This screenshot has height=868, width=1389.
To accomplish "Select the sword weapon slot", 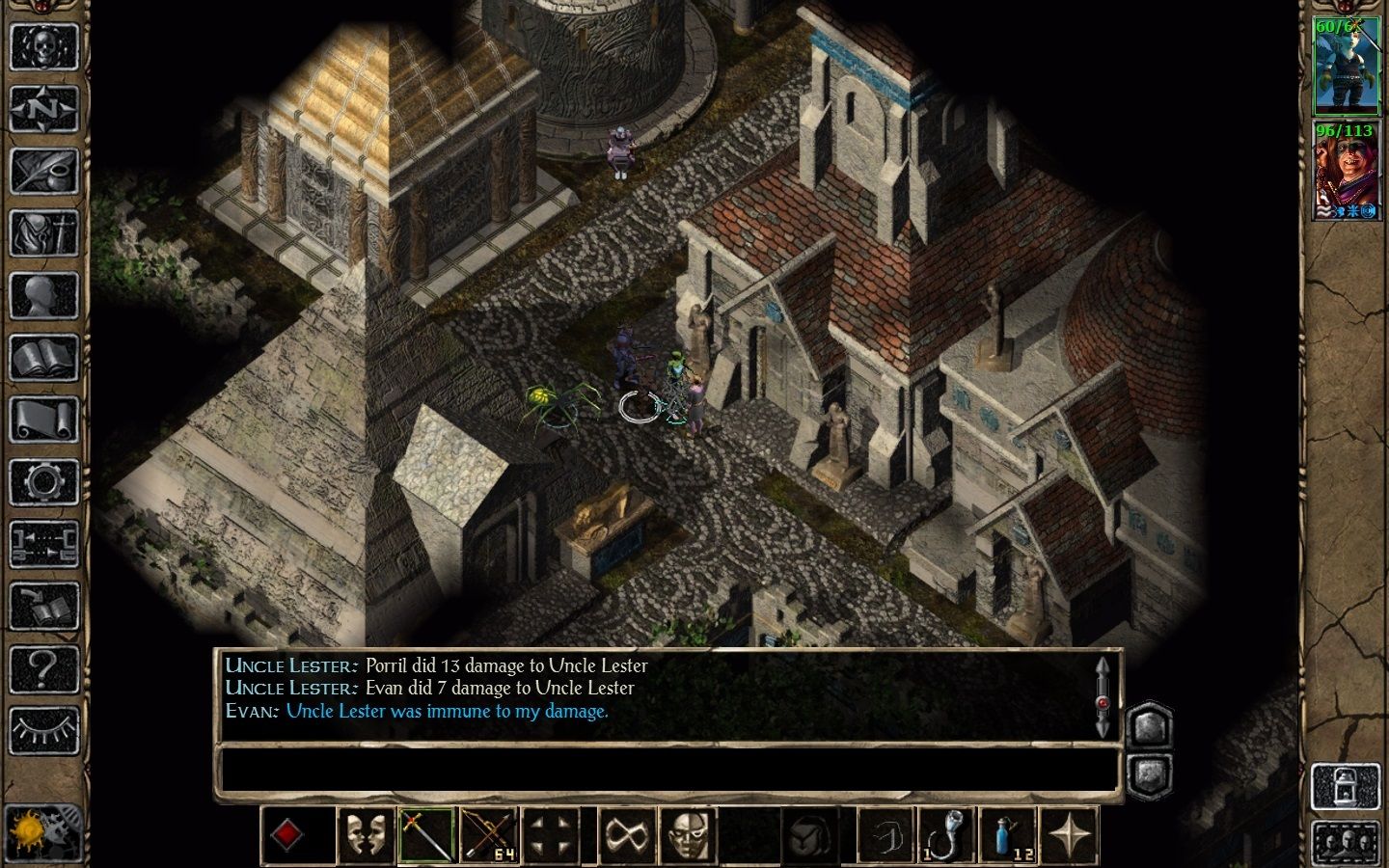I will click(425, 835).
